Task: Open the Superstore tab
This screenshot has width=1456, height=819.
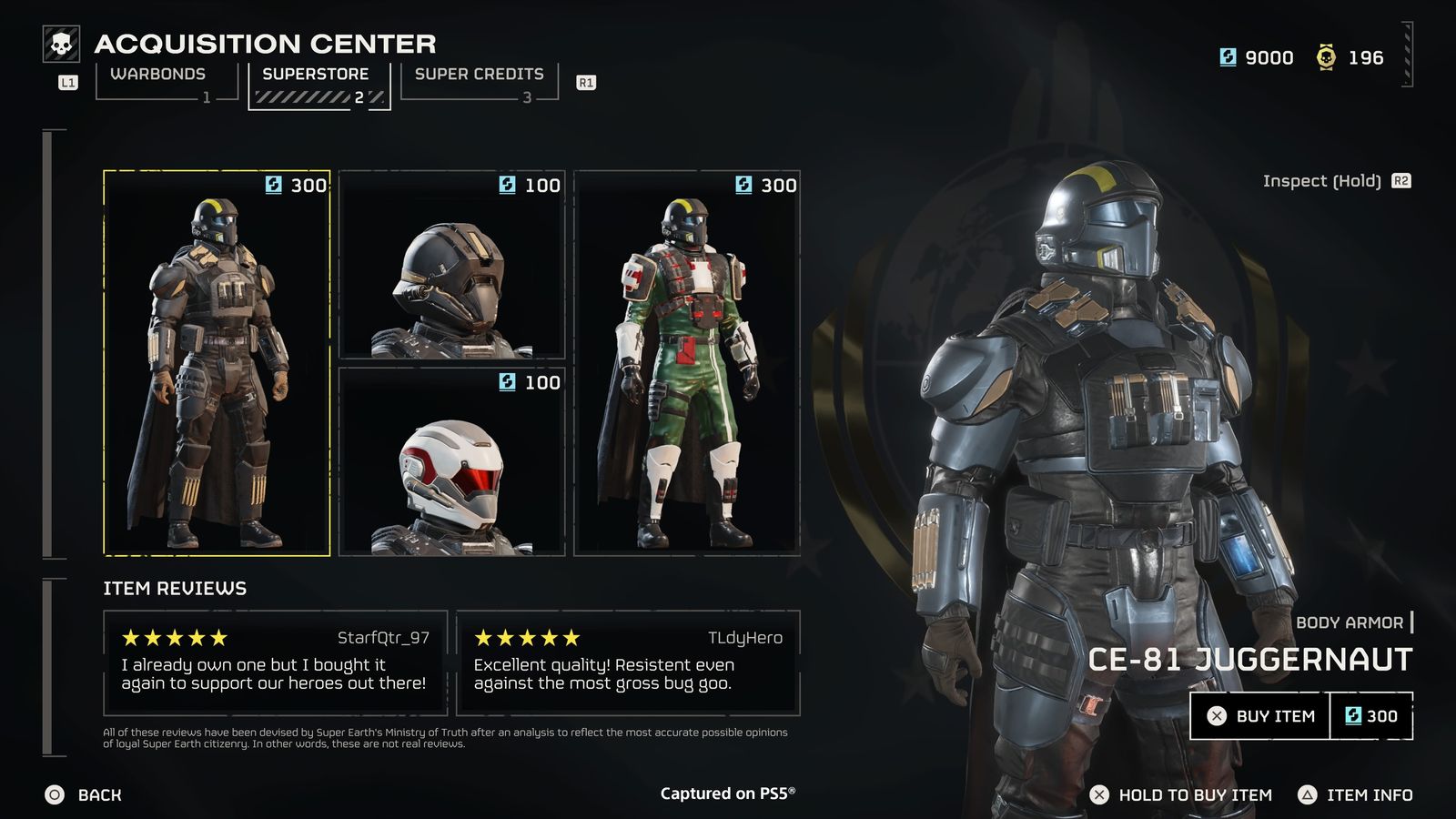Action: 316,74
